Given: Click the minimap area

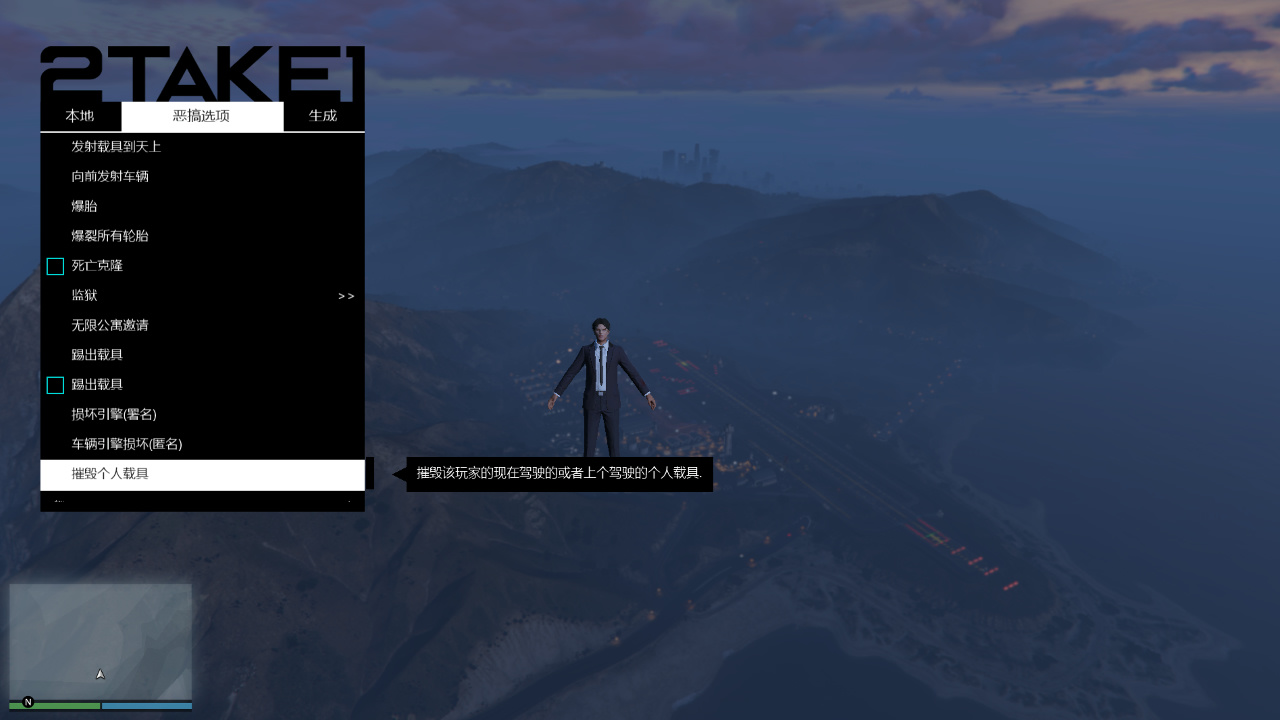Looking at the screenshot, I should click(x=100, y=640).
